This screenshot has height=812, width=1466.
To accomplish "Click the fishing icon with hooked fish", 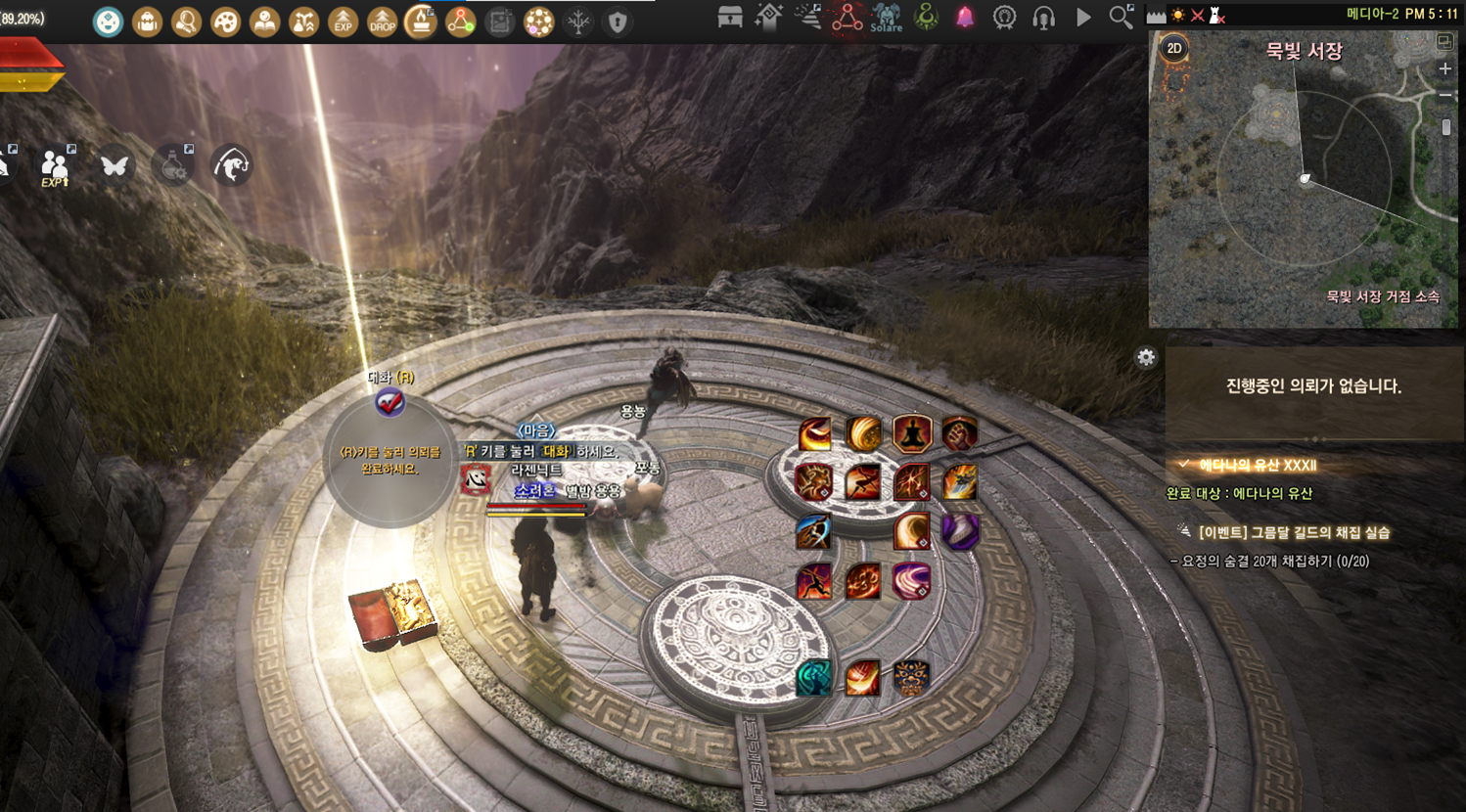I will pyautogui.click(x=231, y=165).
